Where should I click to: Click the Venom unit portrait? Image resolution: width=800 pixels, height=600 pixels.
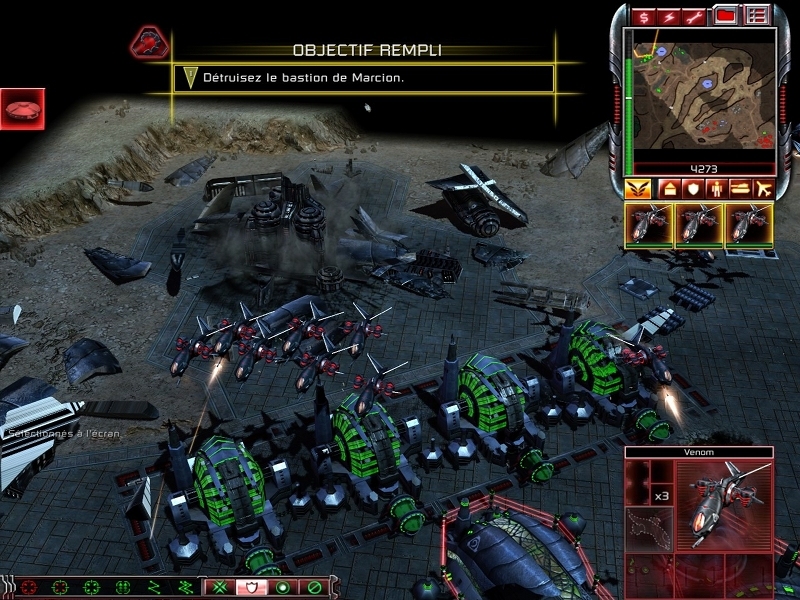pos(722,507)
